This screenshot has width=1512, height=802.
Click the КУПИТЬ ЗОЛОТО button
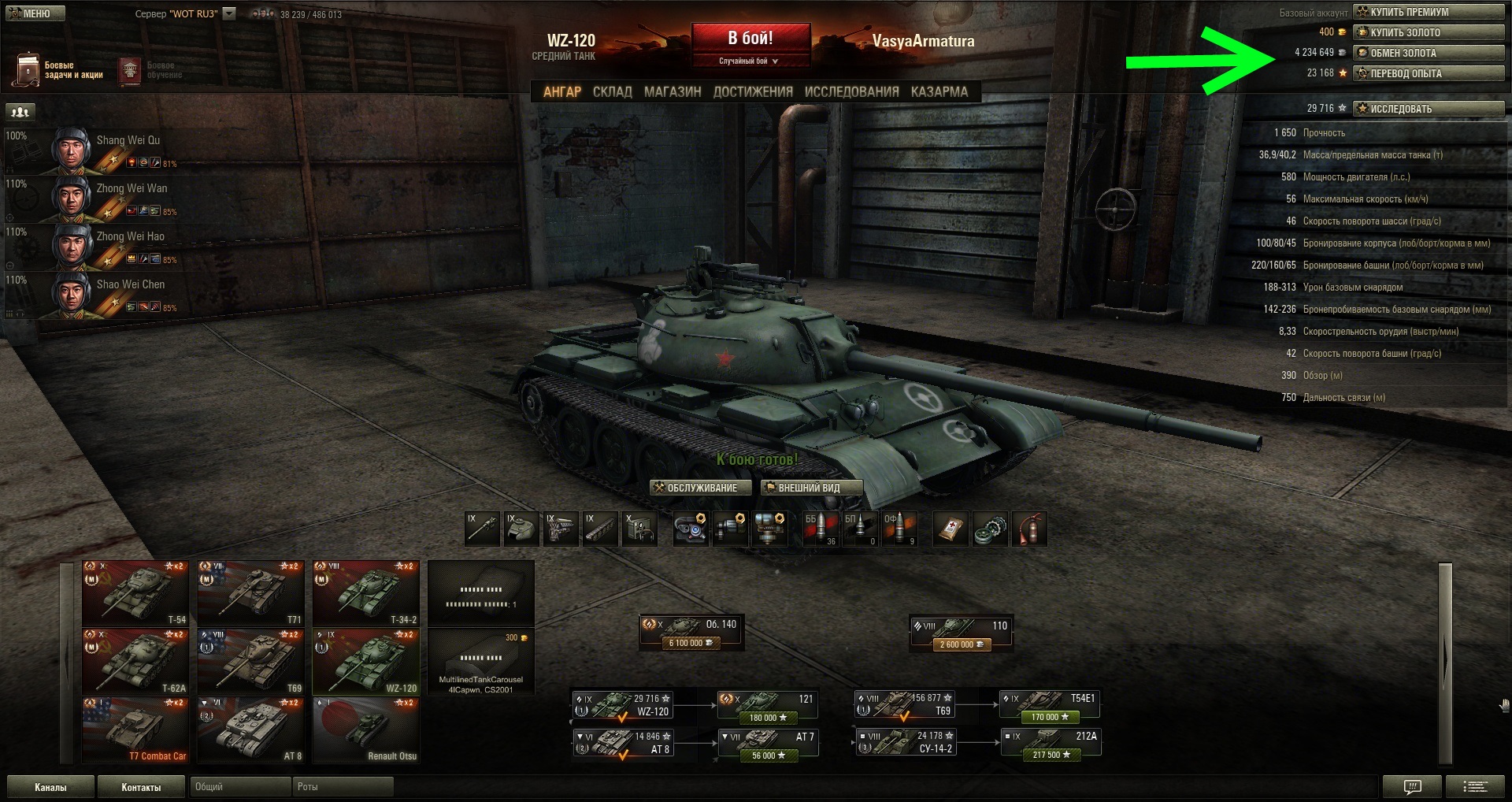pos(1428,32)
